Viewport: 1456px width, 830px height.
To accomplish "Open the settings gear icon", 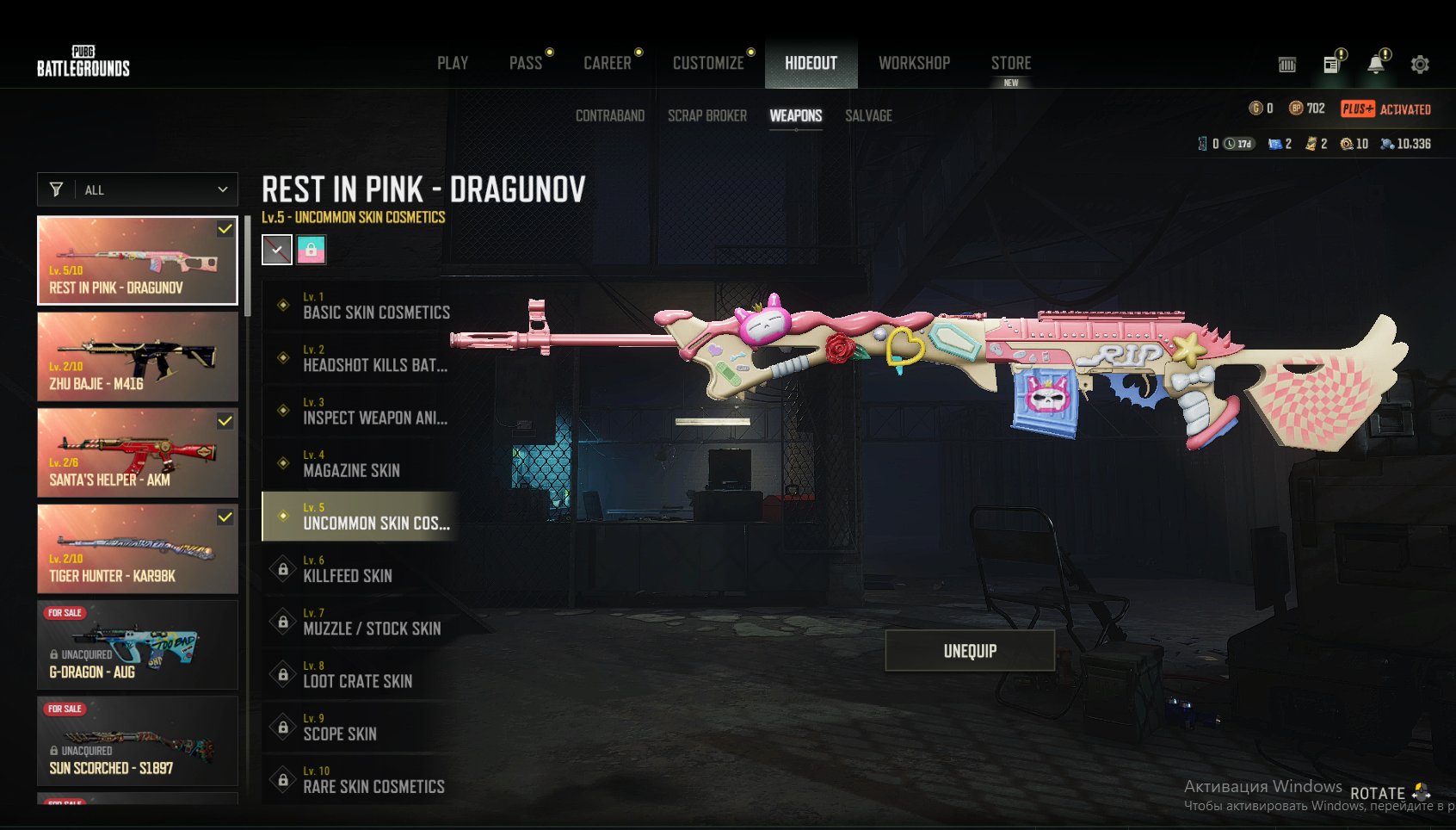I will [1420, 65].
